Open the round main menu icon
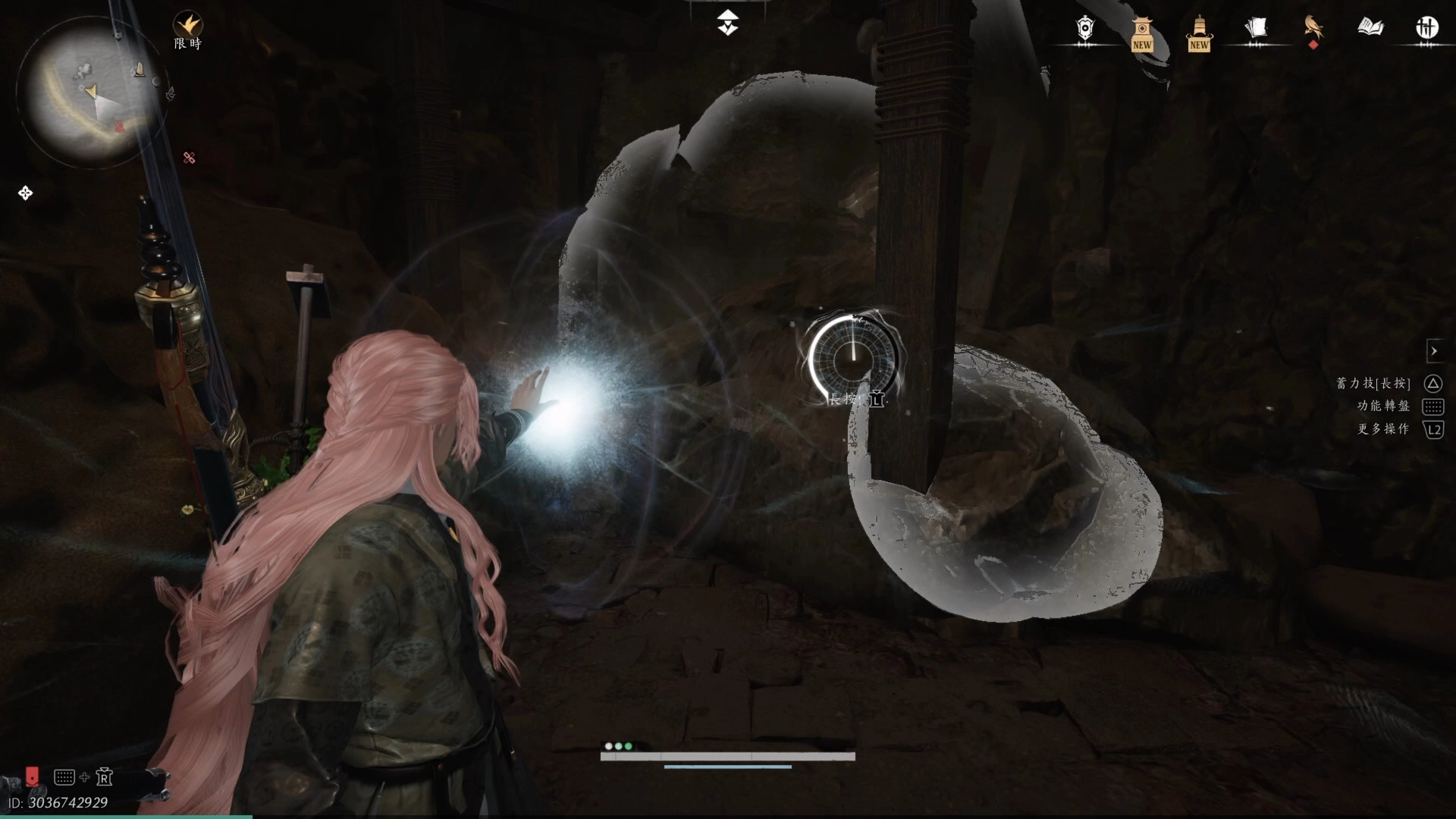 point(1427,29)
